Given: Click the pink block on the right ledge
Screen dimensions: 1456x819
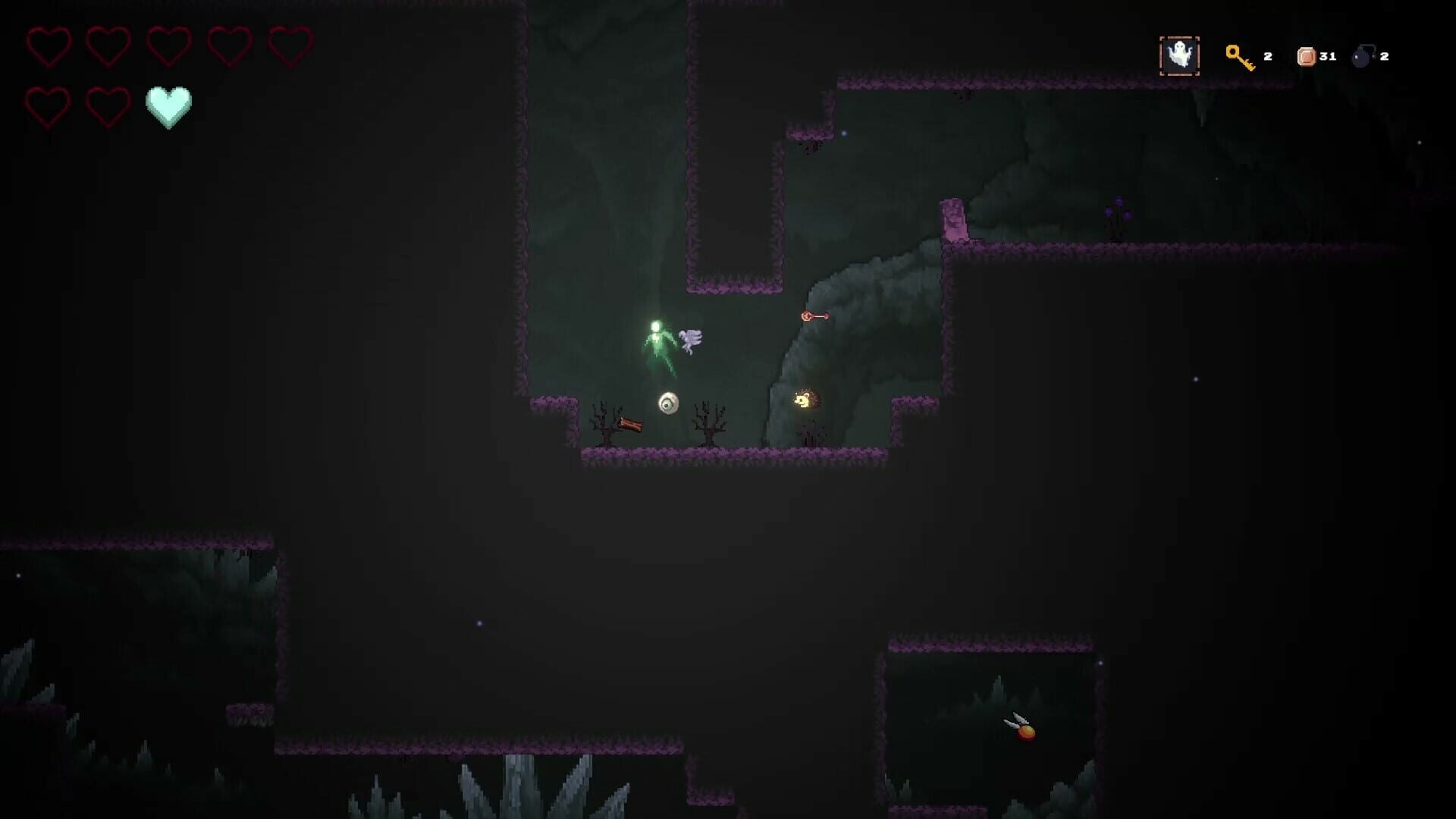Looking at the screenshot, I should [x=955, y=220].
